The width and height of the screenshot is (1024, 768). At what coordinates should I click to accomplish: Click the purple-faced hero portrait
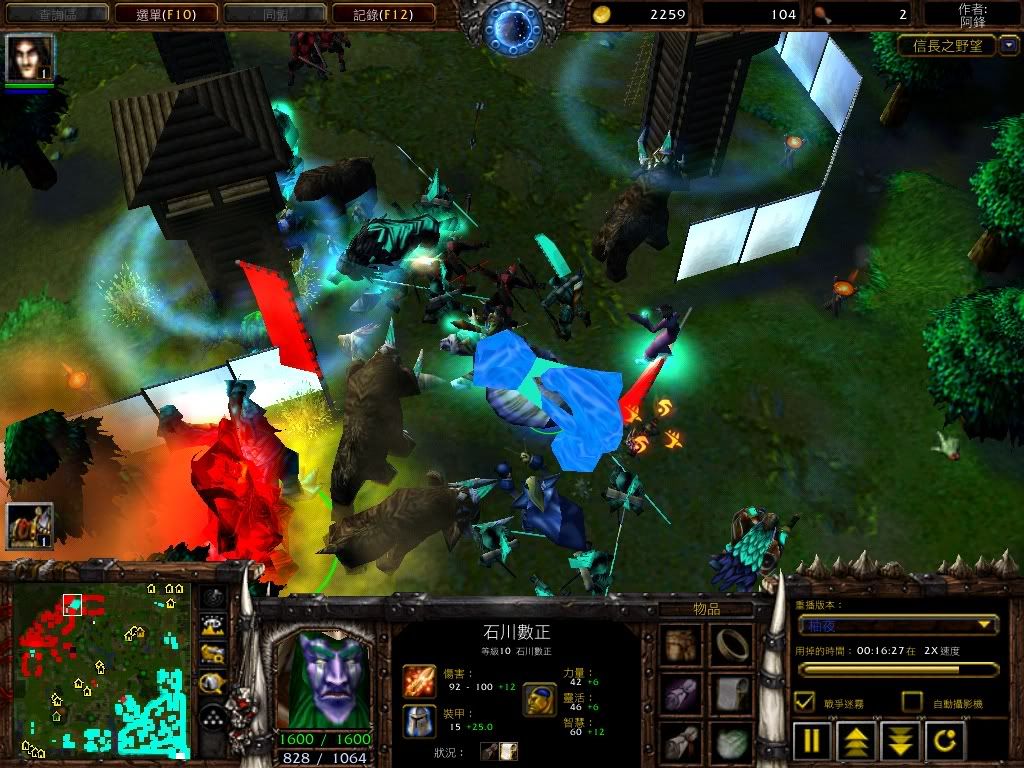point(324,679)
